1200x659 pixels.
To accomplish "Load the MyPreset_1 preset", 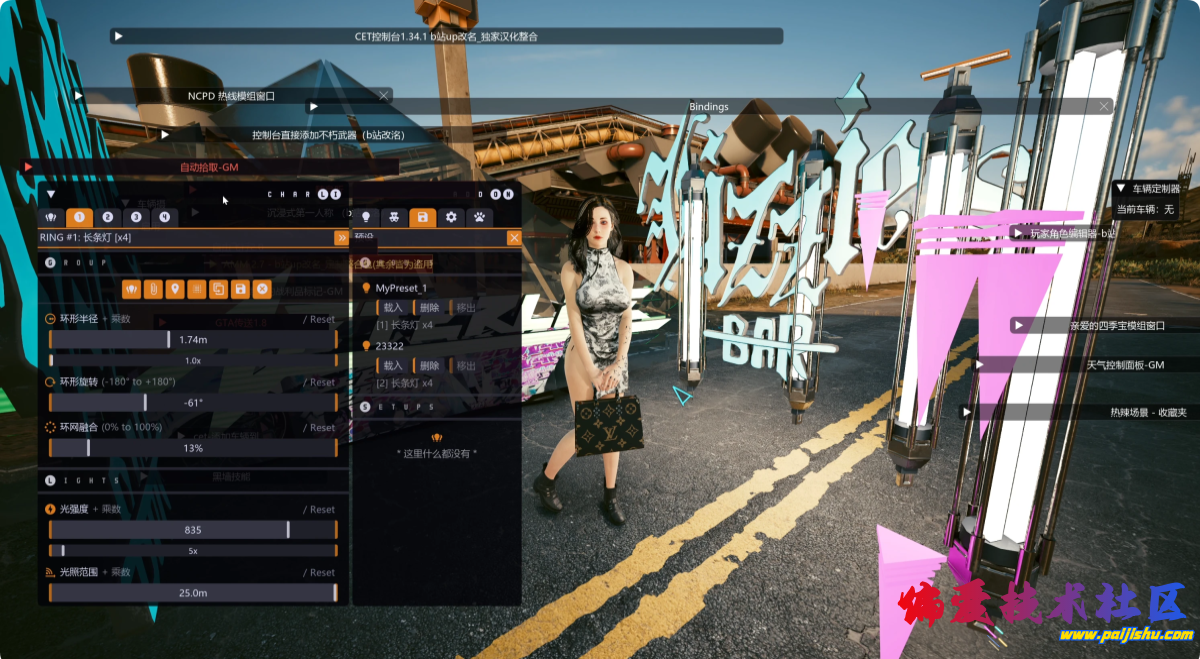I will tap(392, 308).
